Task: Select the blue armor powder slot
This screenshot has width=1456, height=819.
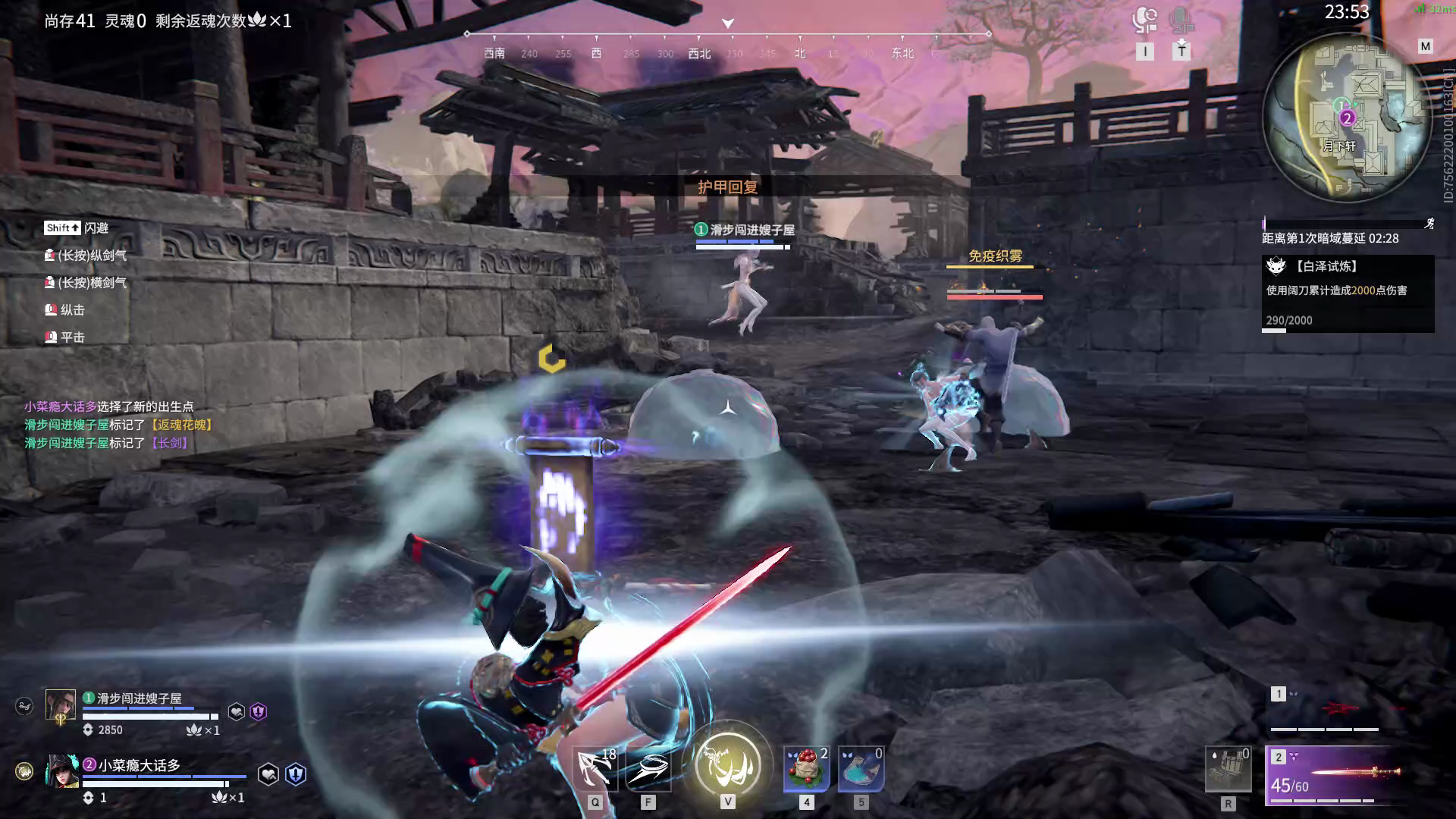Action: tap(861, 770)
